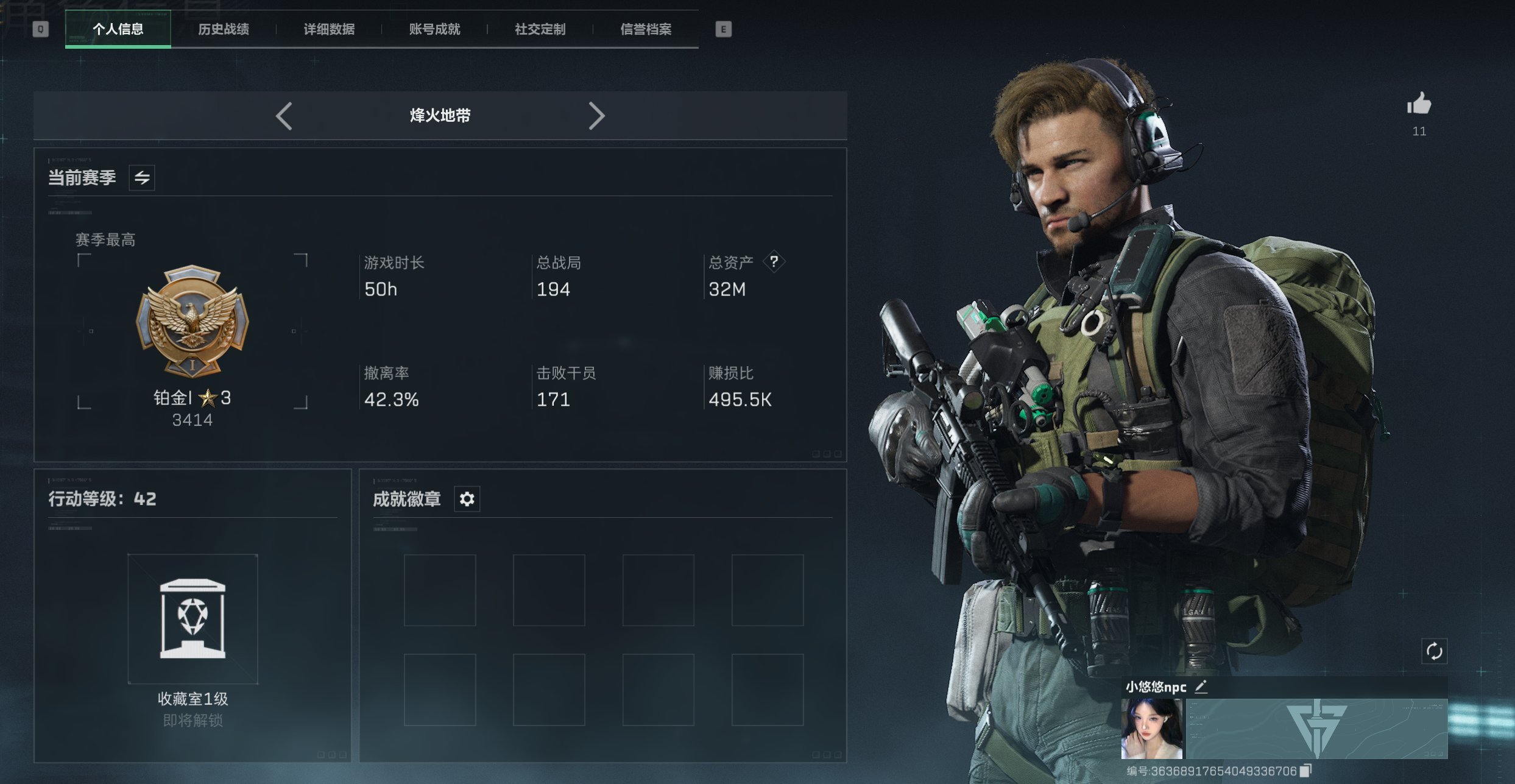1515x784 pixels.
Task: Click the left arrow to switch game mode
Action: [285, 116]
